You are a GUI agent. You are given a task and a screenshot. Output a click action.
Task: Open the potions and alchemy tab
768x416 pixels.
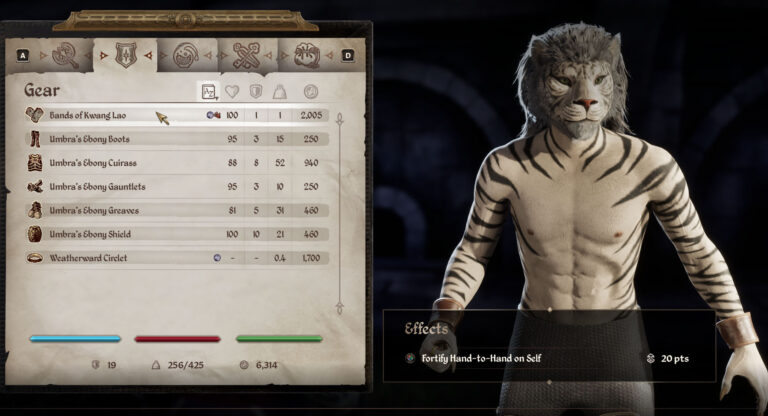[x=186, y=56]
